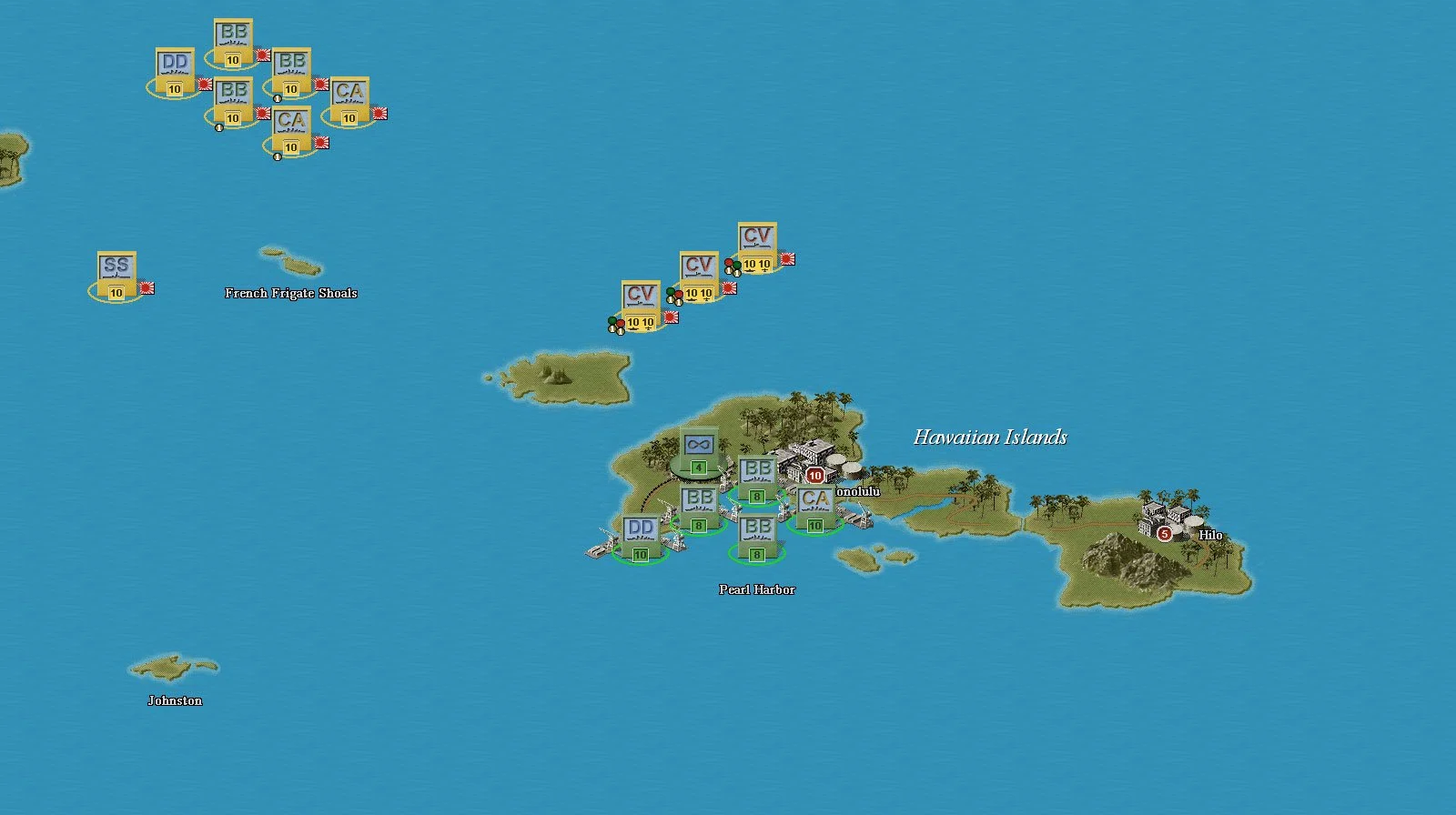Click the red 5 strength marker at Hilo
The height and width of the screenshot is (815, 1456).
1163,536
